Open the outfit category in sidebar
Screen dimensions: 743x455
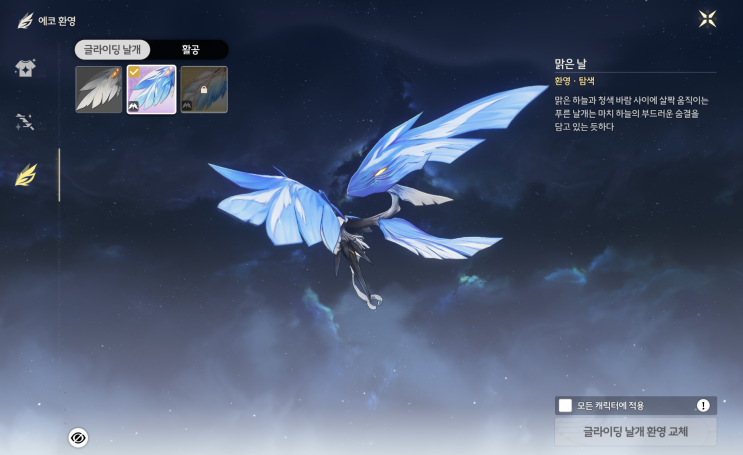26,69
